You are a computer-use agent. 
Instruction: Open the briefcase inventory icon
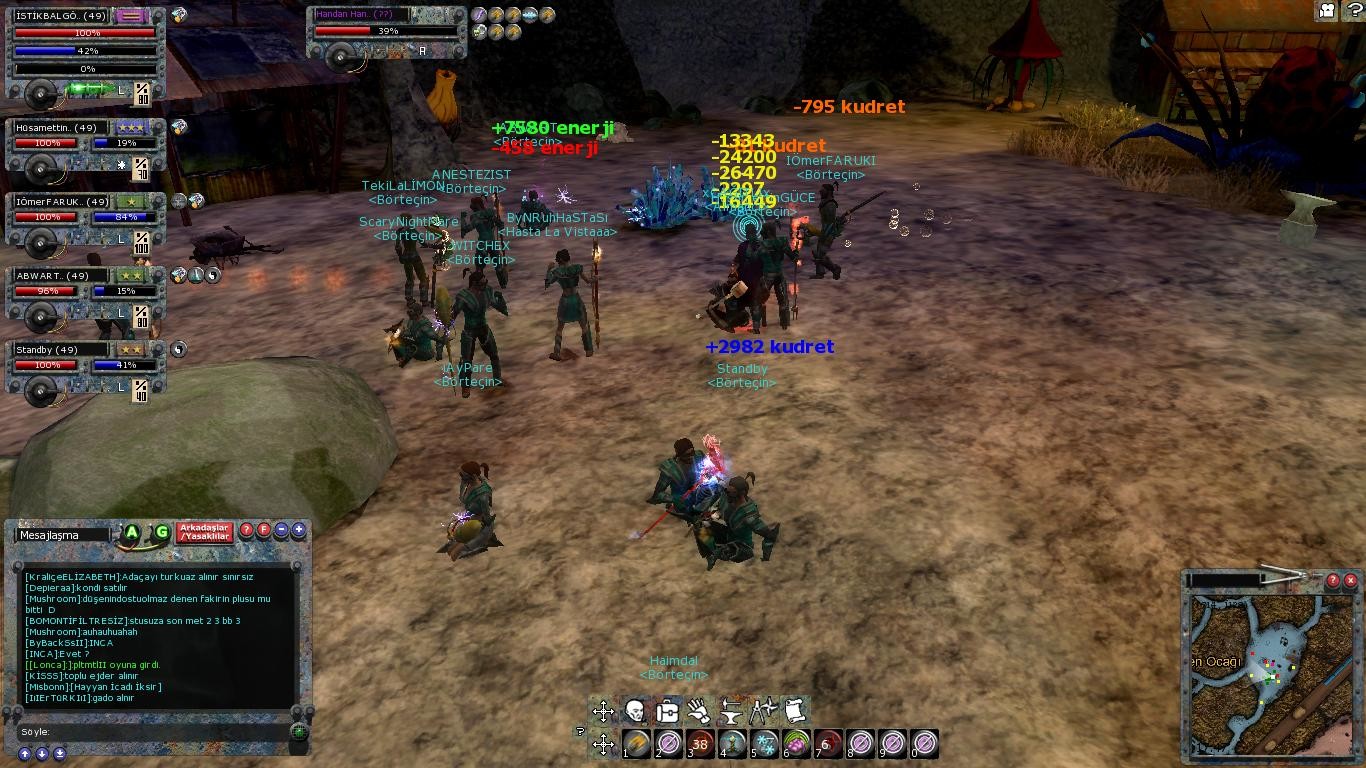667,711
